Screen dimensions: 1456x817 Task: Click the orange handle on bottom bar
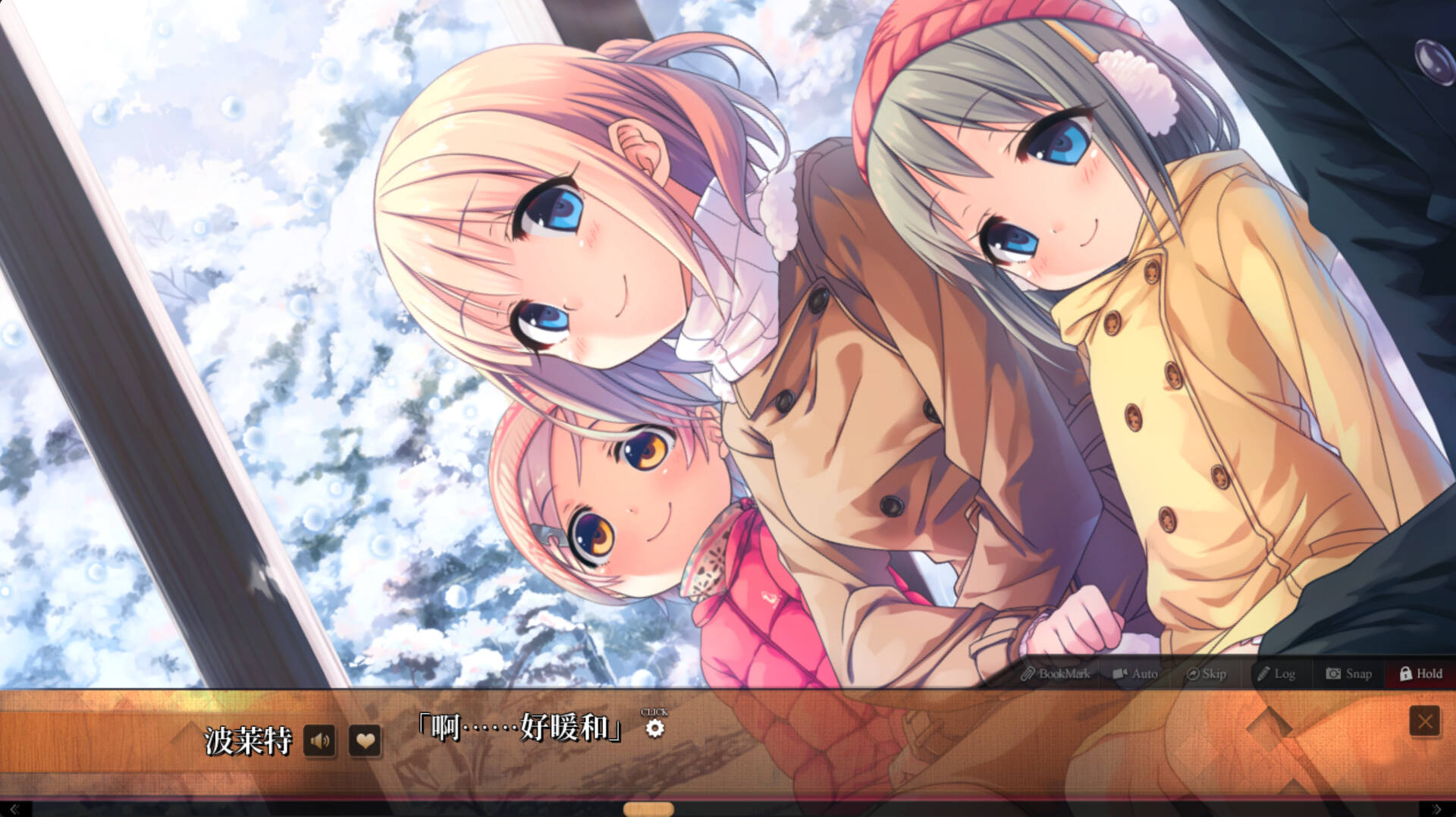648,809
